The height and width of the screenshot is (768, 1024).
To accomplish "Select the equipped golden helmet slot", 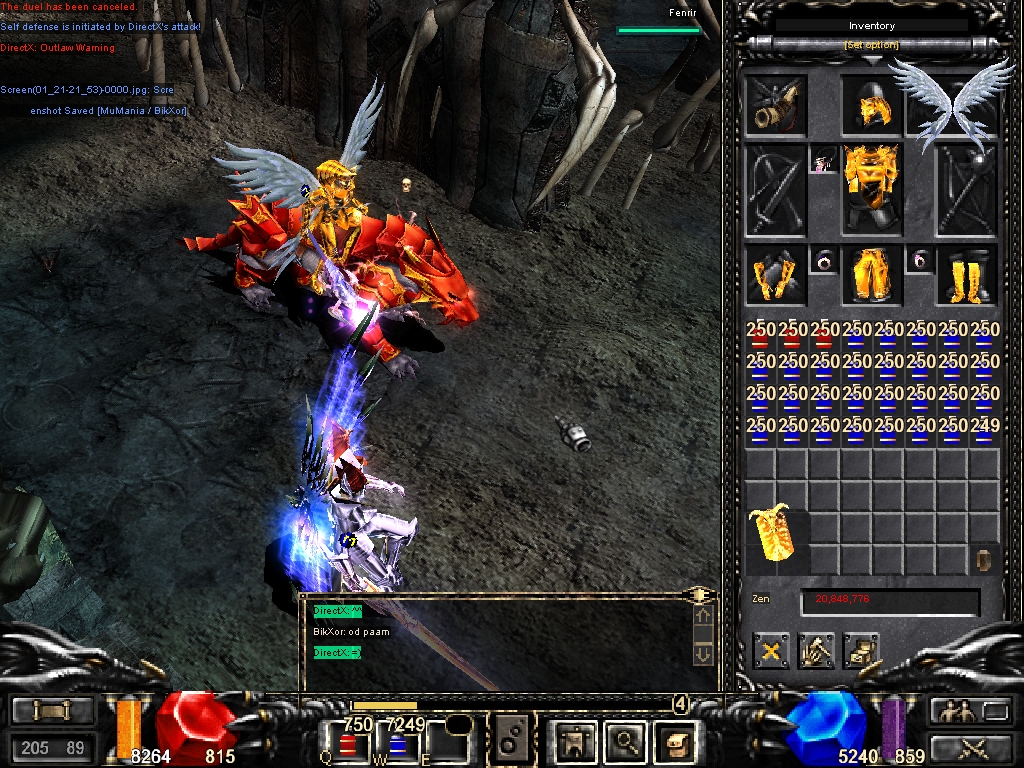I will pos(872,106).
